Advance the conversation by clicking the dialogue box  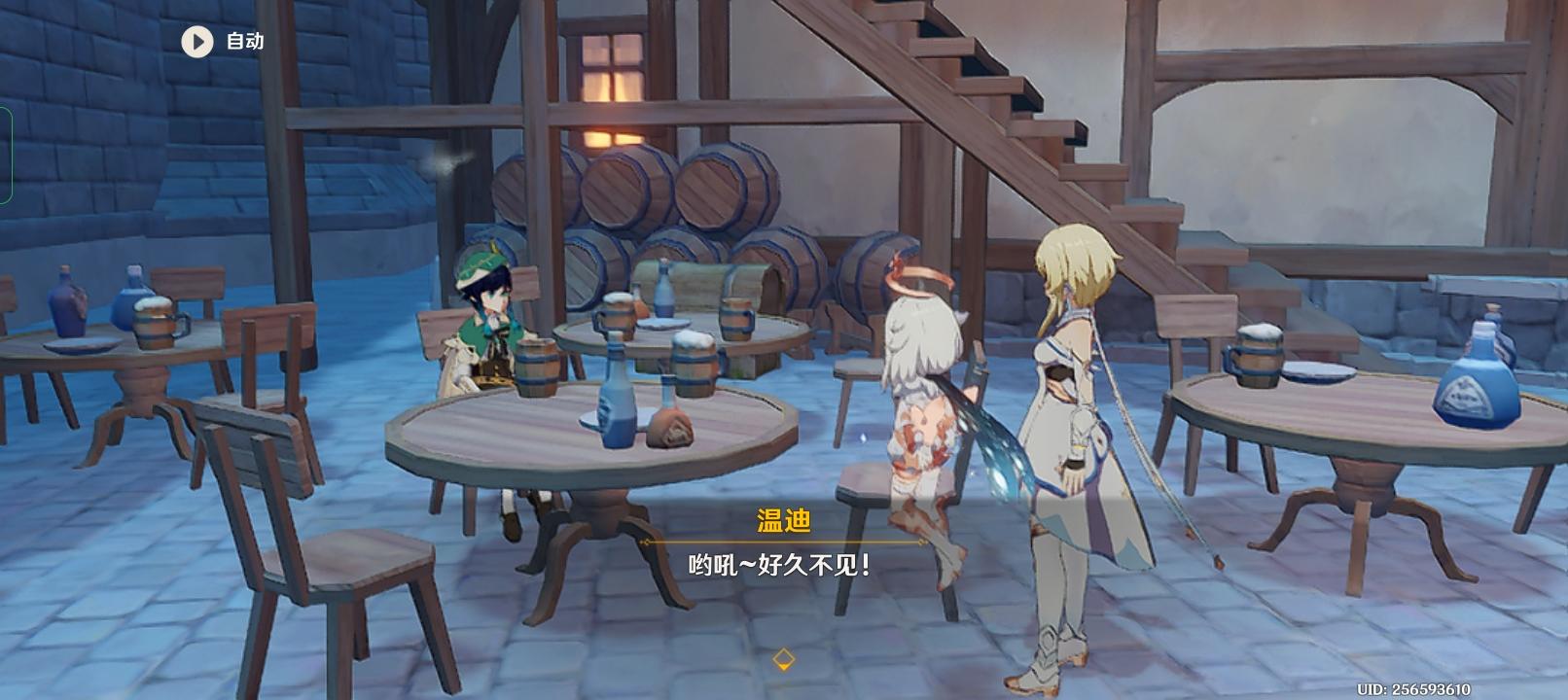click(x=783, y=562)
